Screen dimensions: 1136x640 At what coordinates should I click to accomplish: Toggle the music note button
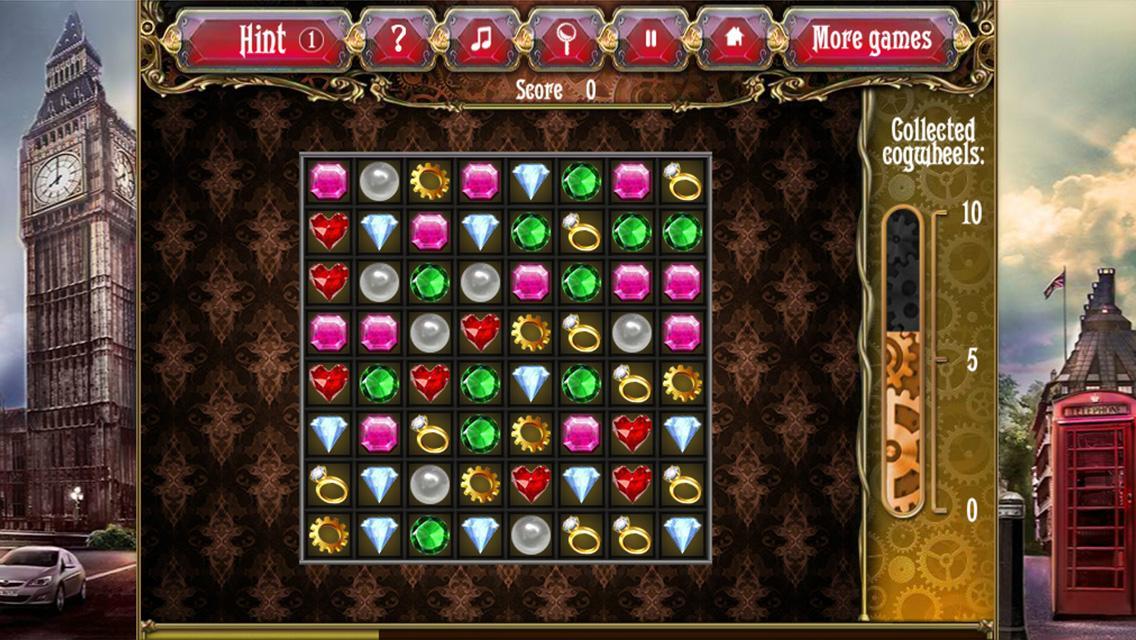(482, 40)
